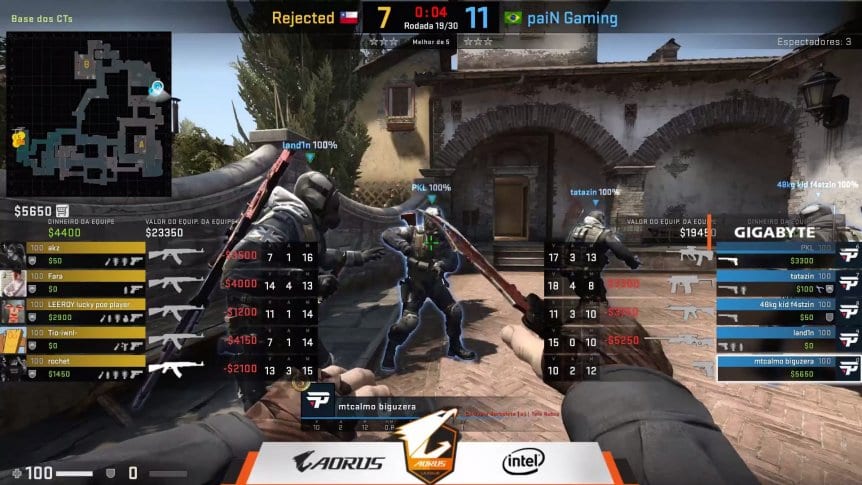Click the radar minimap
Image resolution: width=862 pixels, height=485 pixels.
(x=88, y=115)
